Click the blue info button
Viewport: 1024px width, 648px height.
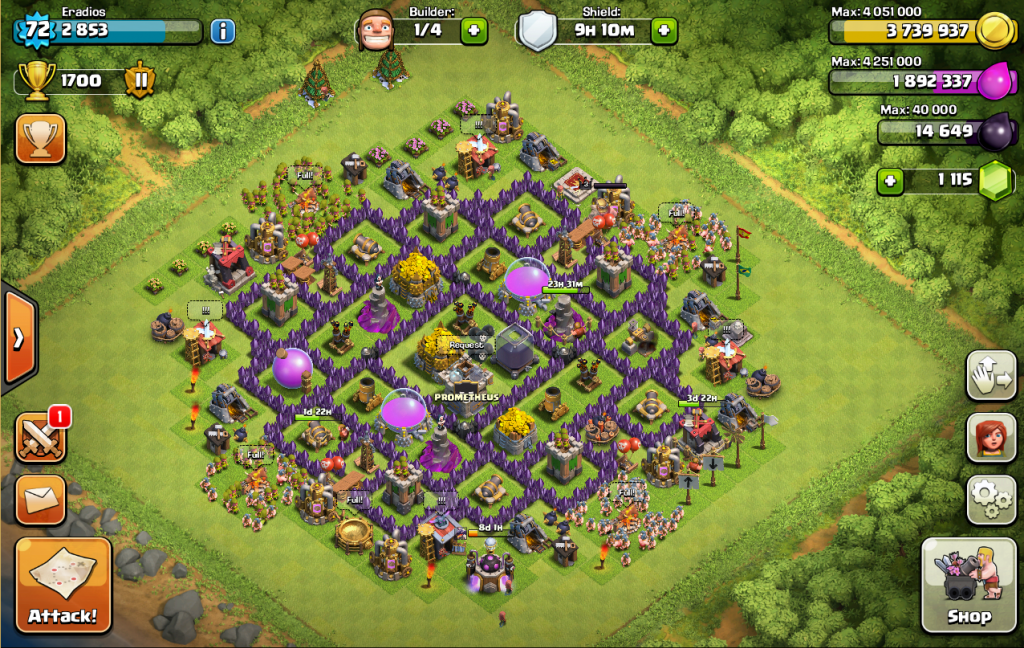tap(222, 31)
